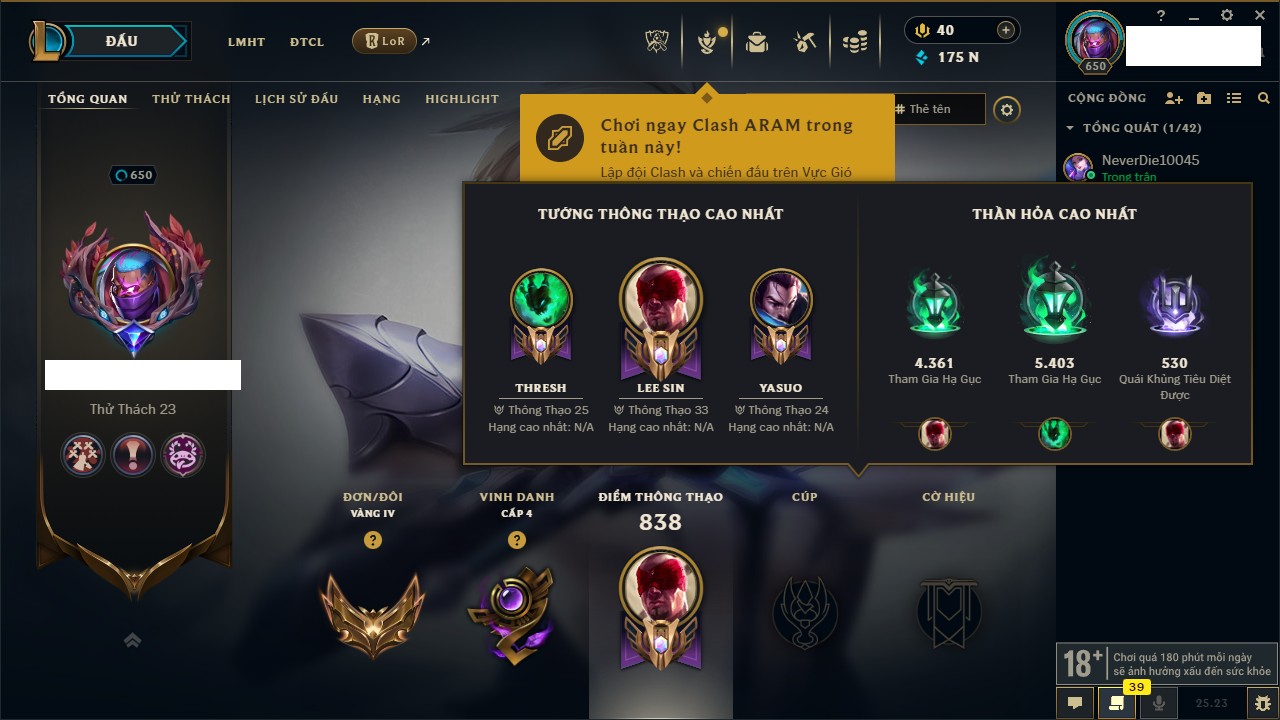Open the store coins icon

tap(854, 42)
